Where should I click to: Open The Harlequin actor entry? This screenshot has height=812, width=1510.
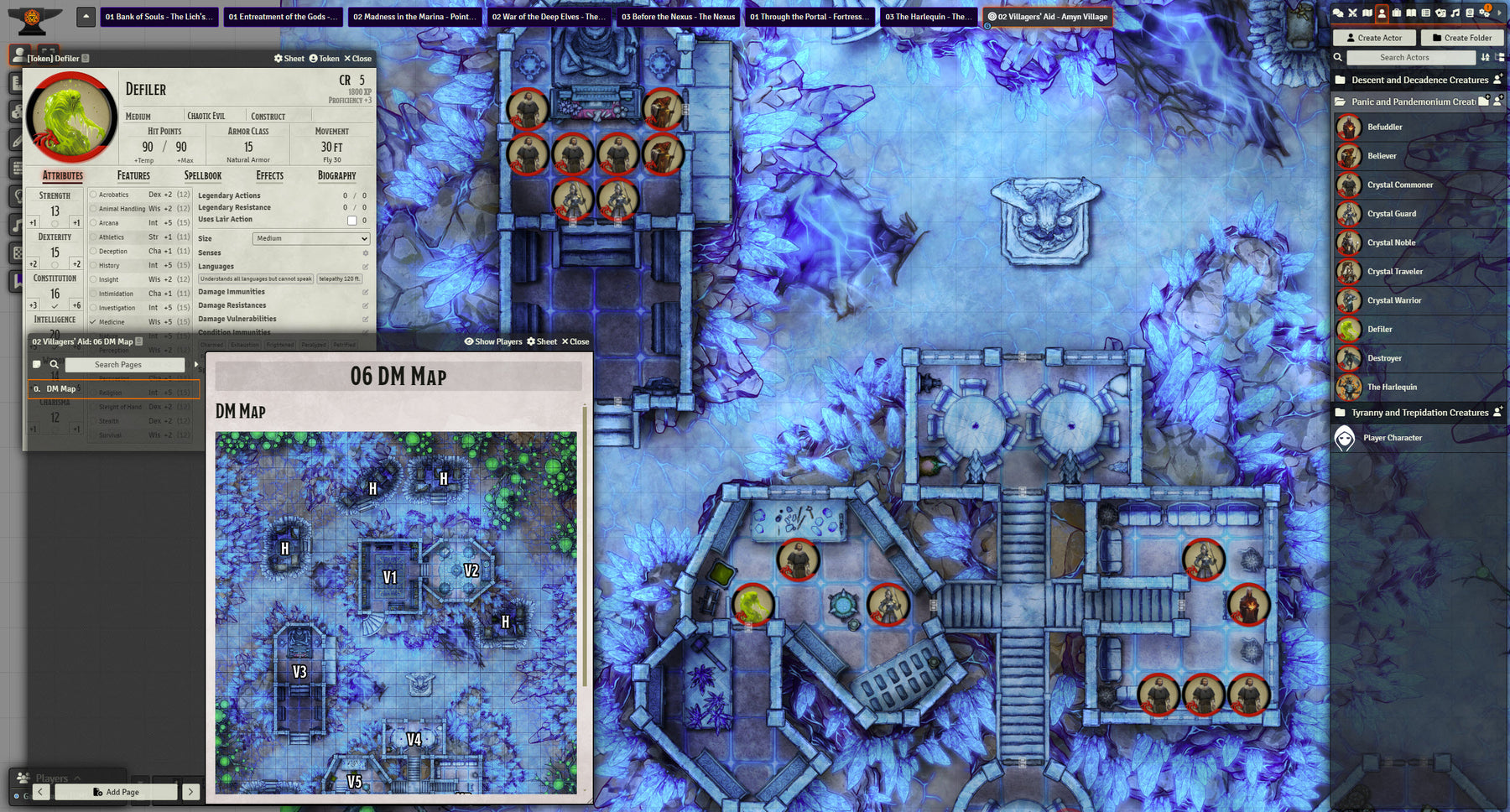click(x=1392, y=388)
